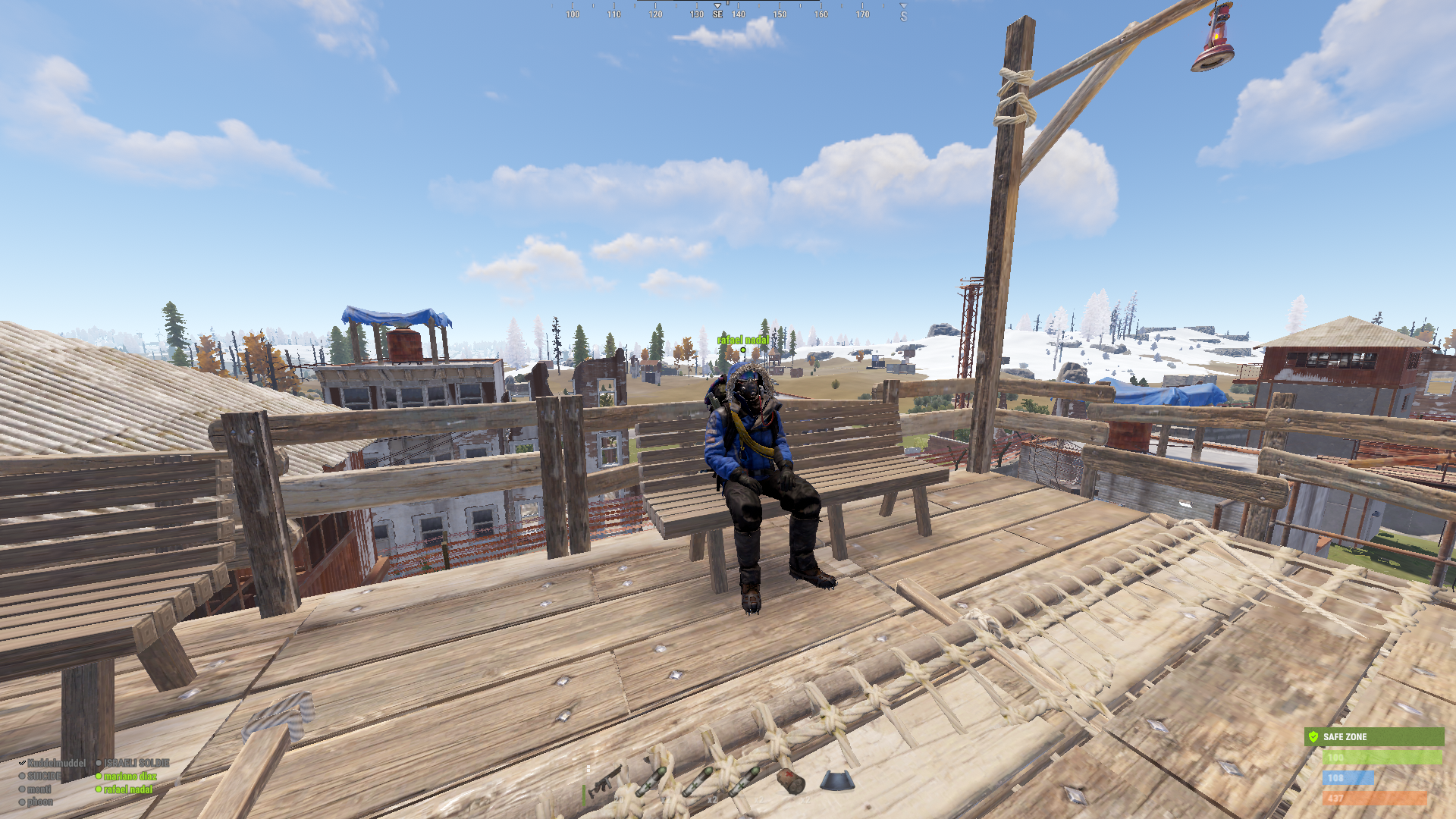The image size is (1456, 819).
Task: Pick mariano diaz in the team list
Action: 130,776
